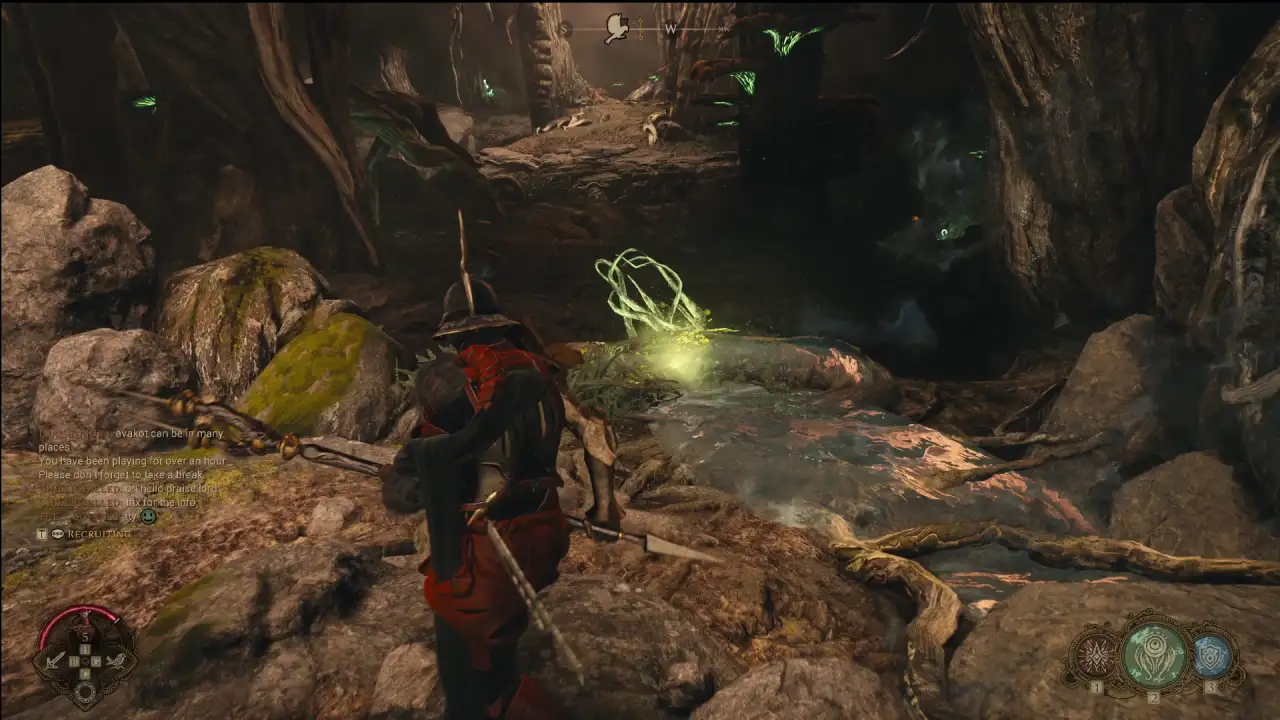Click the smiley emoji in chat
The height and width of the screenshot is (720, 1280).
[x=148, y=516]
